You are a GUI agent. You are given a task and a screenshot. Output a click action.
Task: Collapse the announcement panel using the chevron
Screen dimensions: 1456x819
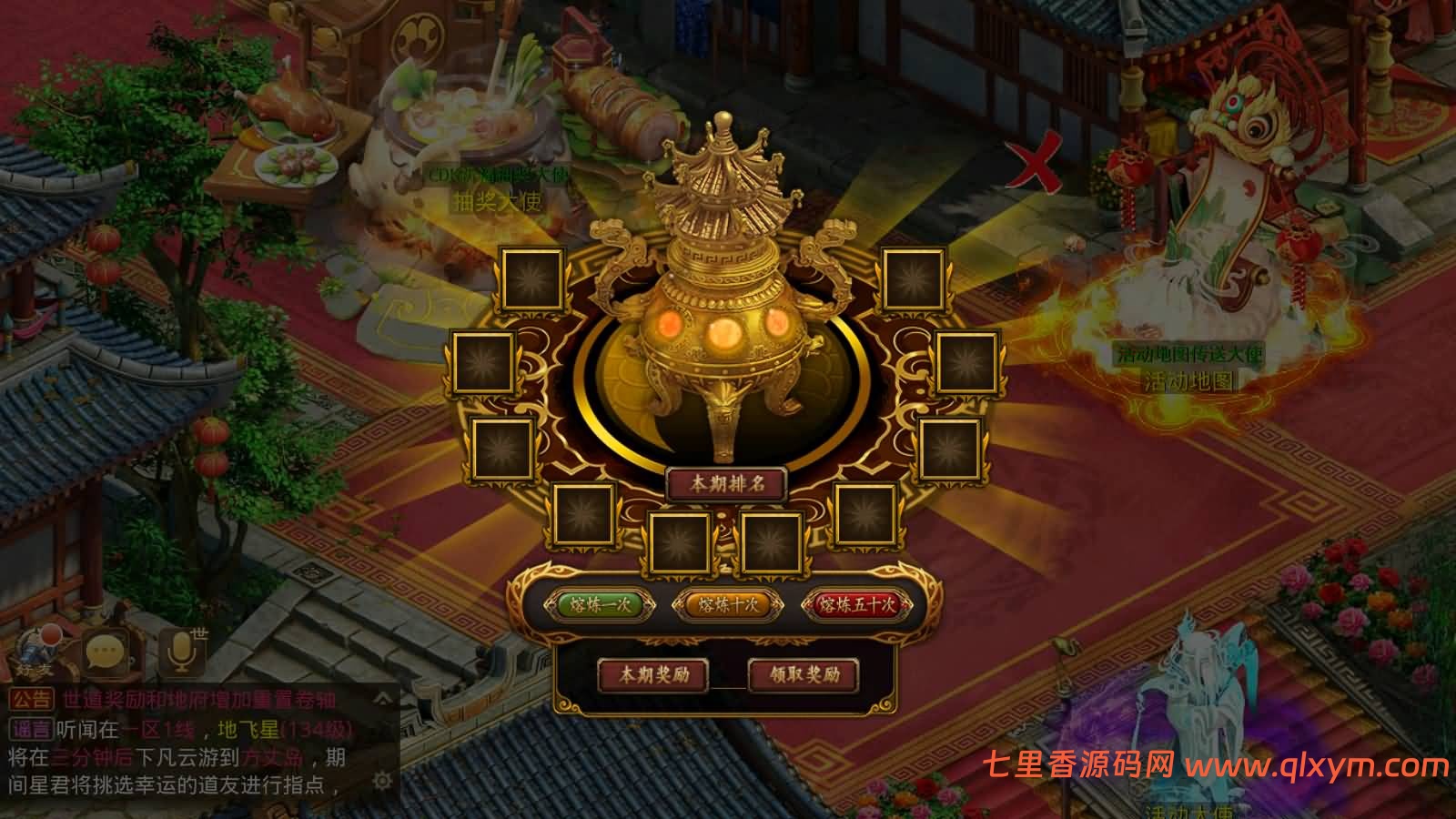[383, 699]
